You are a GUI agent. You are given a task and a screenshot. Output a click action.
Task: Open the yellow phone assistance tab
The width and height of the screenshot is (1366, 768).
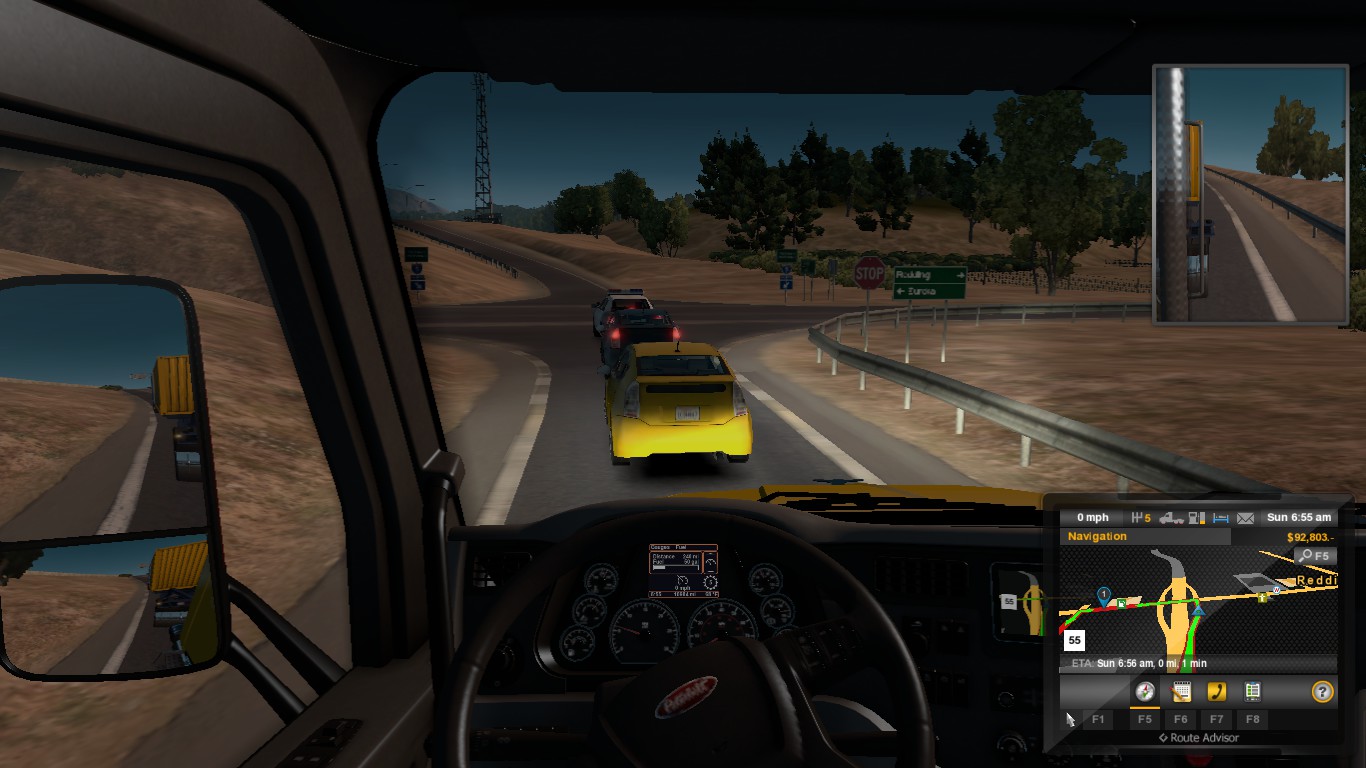1216,691
